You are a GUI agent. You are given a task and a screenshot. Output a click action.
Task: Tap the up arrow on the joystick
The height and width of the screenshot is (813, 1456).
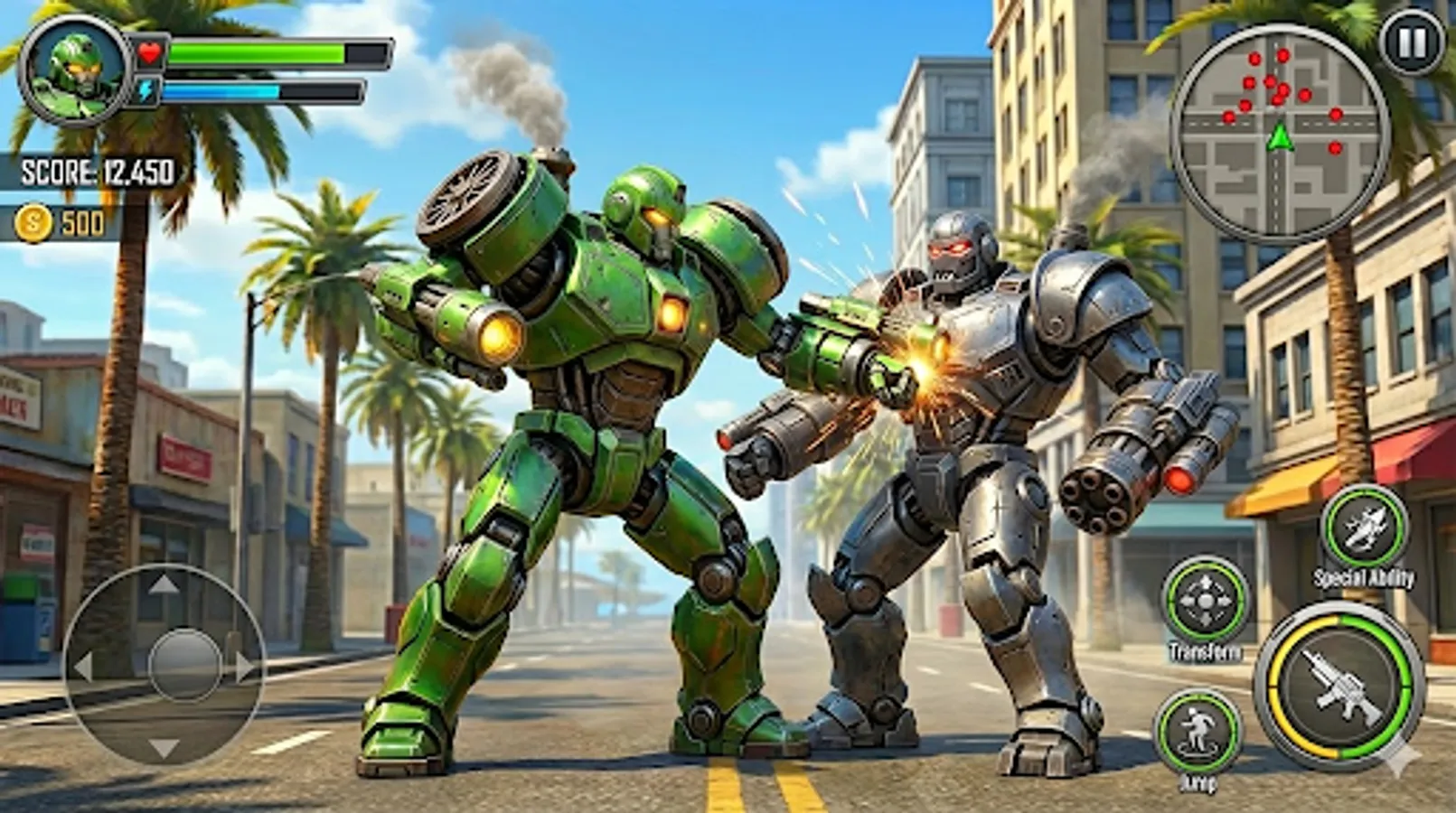click(x=164, y=584)
